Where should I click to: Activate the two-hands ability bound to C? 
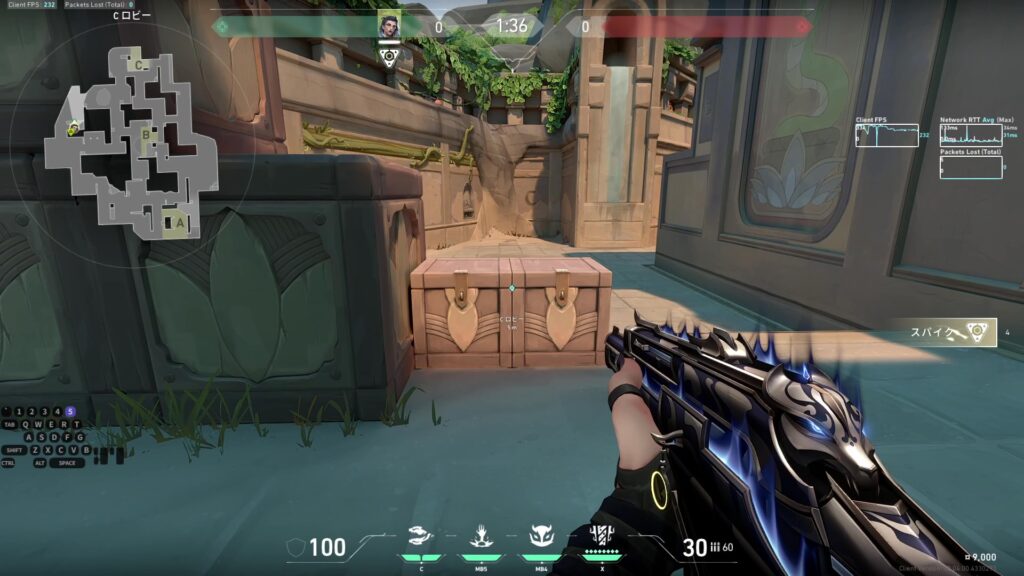[x=421, y=537]
